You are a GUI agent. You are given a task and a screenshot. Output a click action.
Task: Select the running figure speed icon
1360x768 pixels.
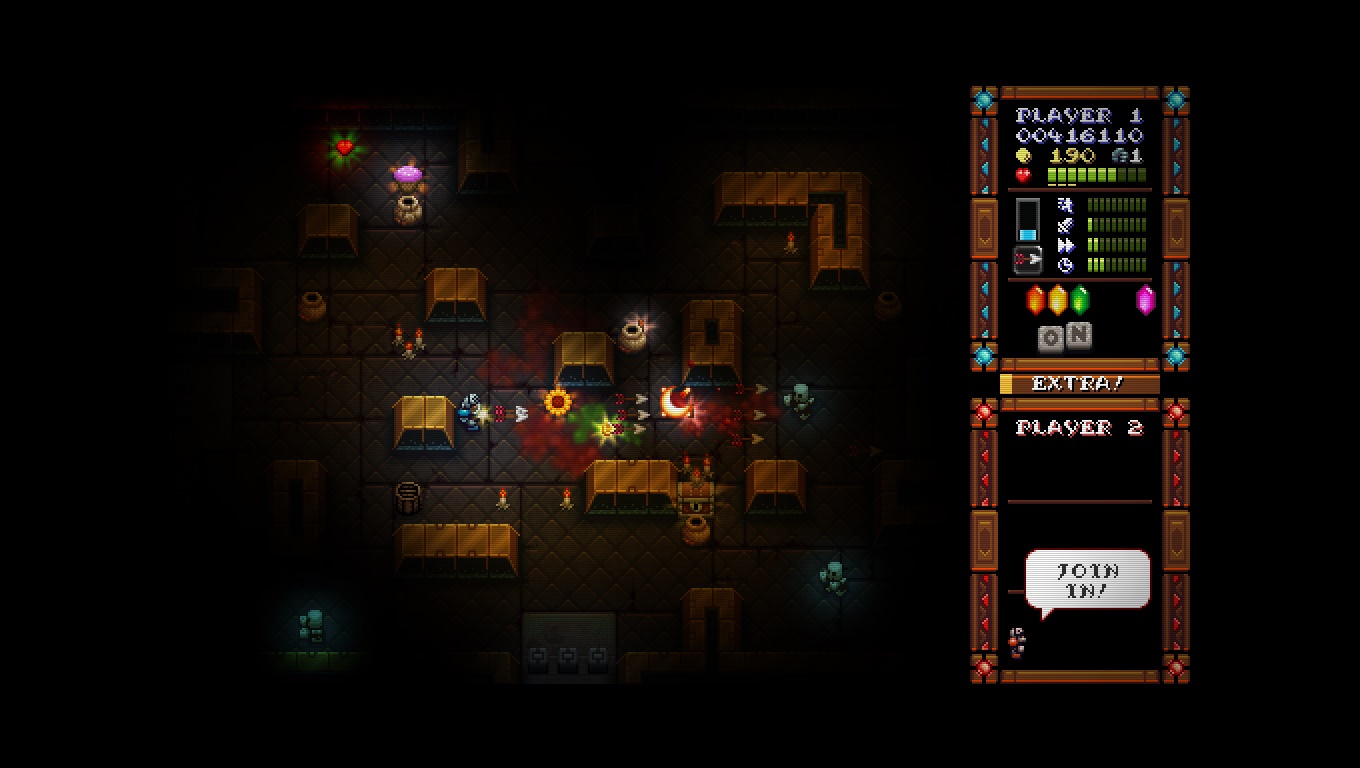pyautogui.click(x=1065, y=205)
